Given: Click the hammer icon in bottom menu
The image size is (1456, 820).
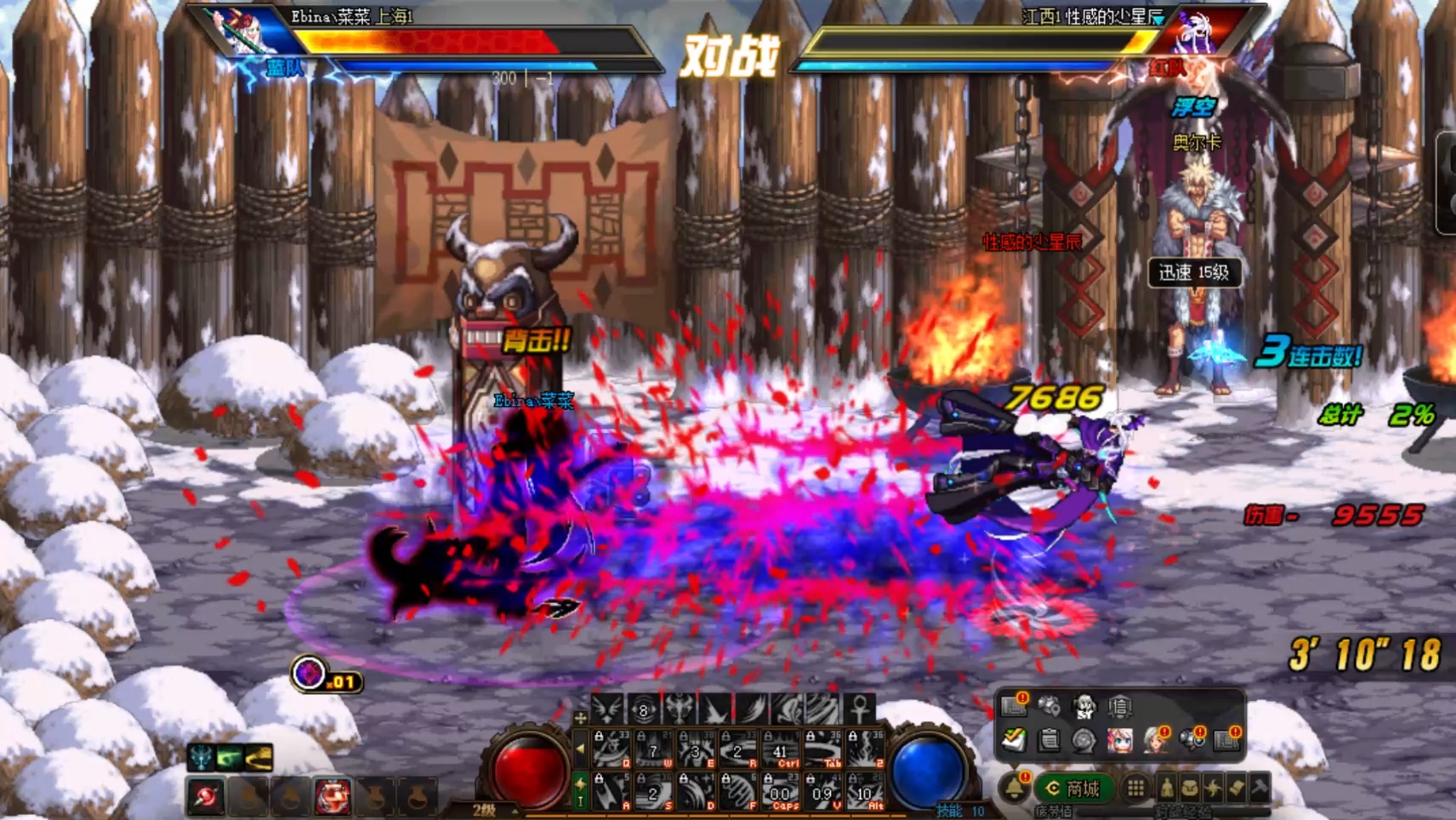Looking at the screenshot, I should (1260, 789).
